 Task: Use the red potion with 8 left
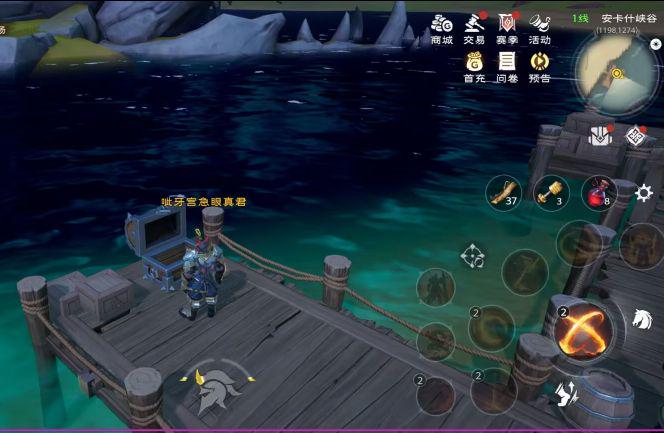tap(598, 191)
